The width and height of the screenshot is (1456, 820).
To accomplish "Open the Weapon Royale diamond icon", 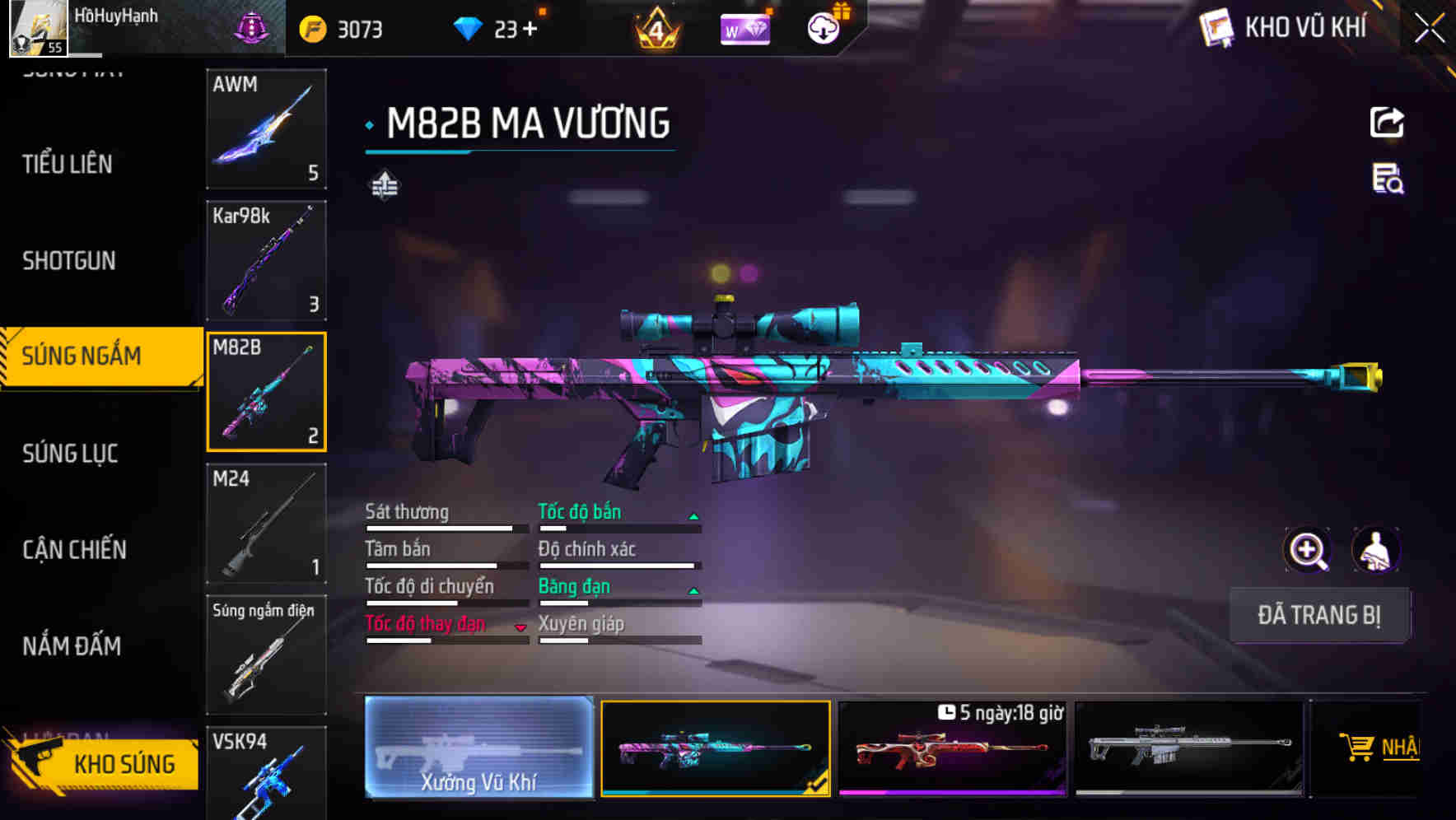I will [x=744, y=27].
